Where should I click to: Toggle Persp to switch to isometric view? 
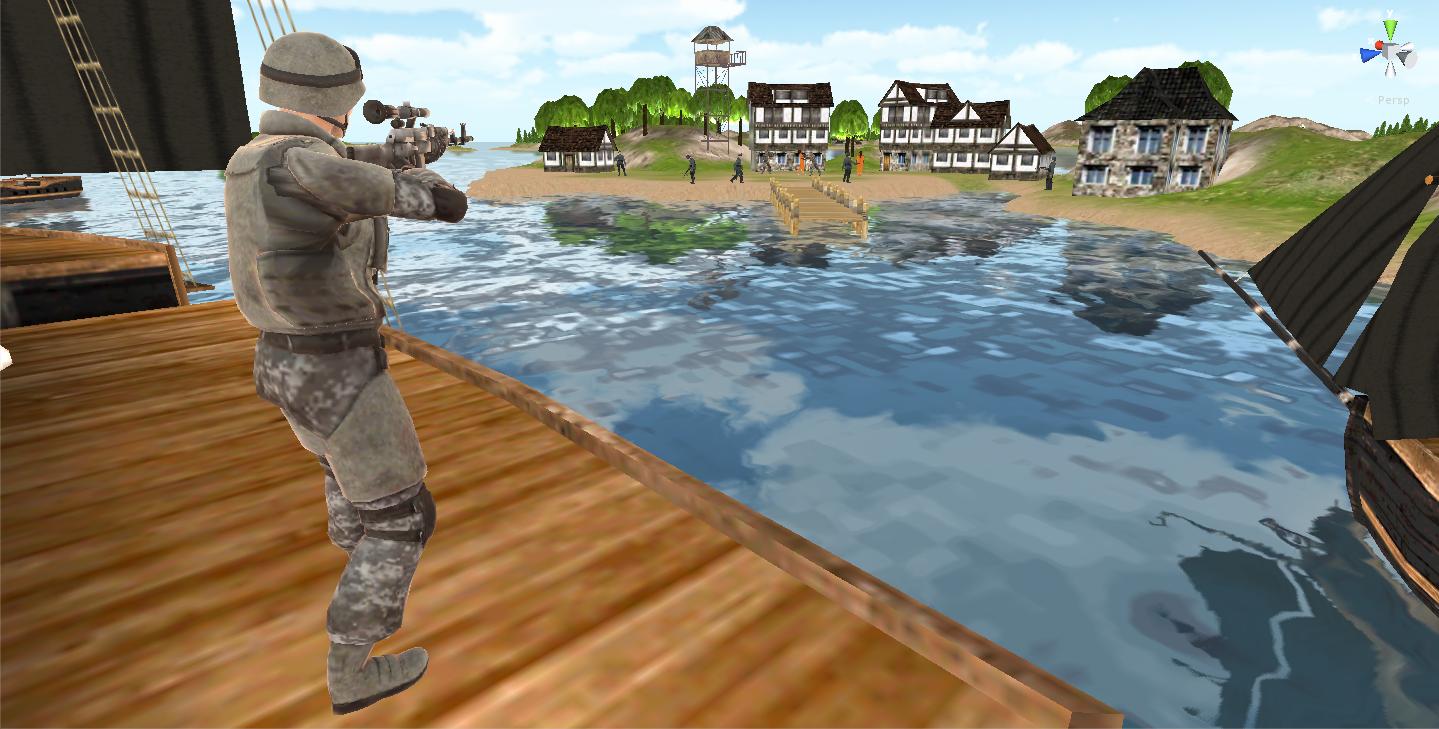click(x=1396, y=99)
